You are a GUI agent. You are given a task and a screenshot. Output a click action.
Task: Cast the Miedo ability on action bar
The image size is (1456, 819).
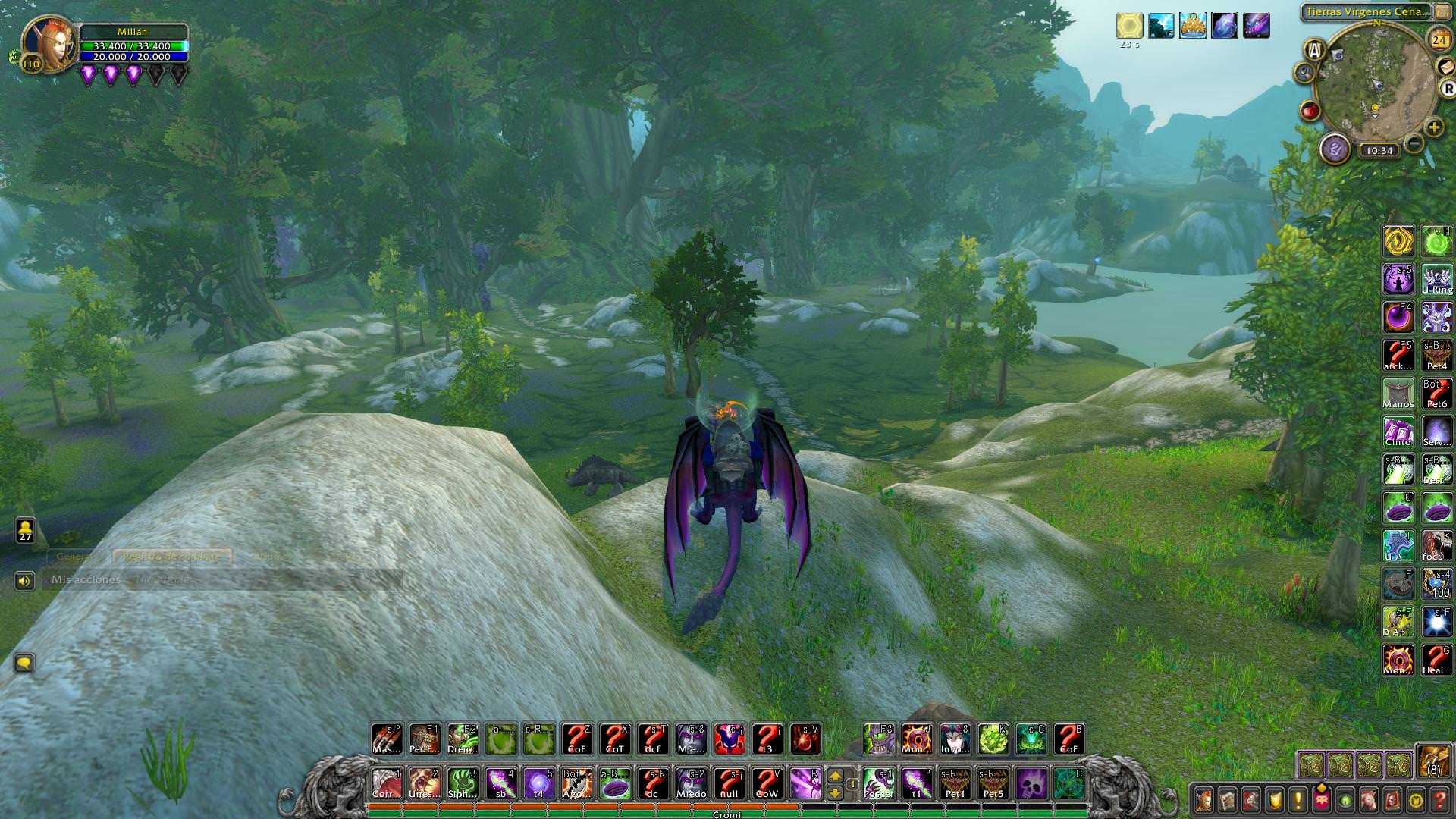(691, 783)
